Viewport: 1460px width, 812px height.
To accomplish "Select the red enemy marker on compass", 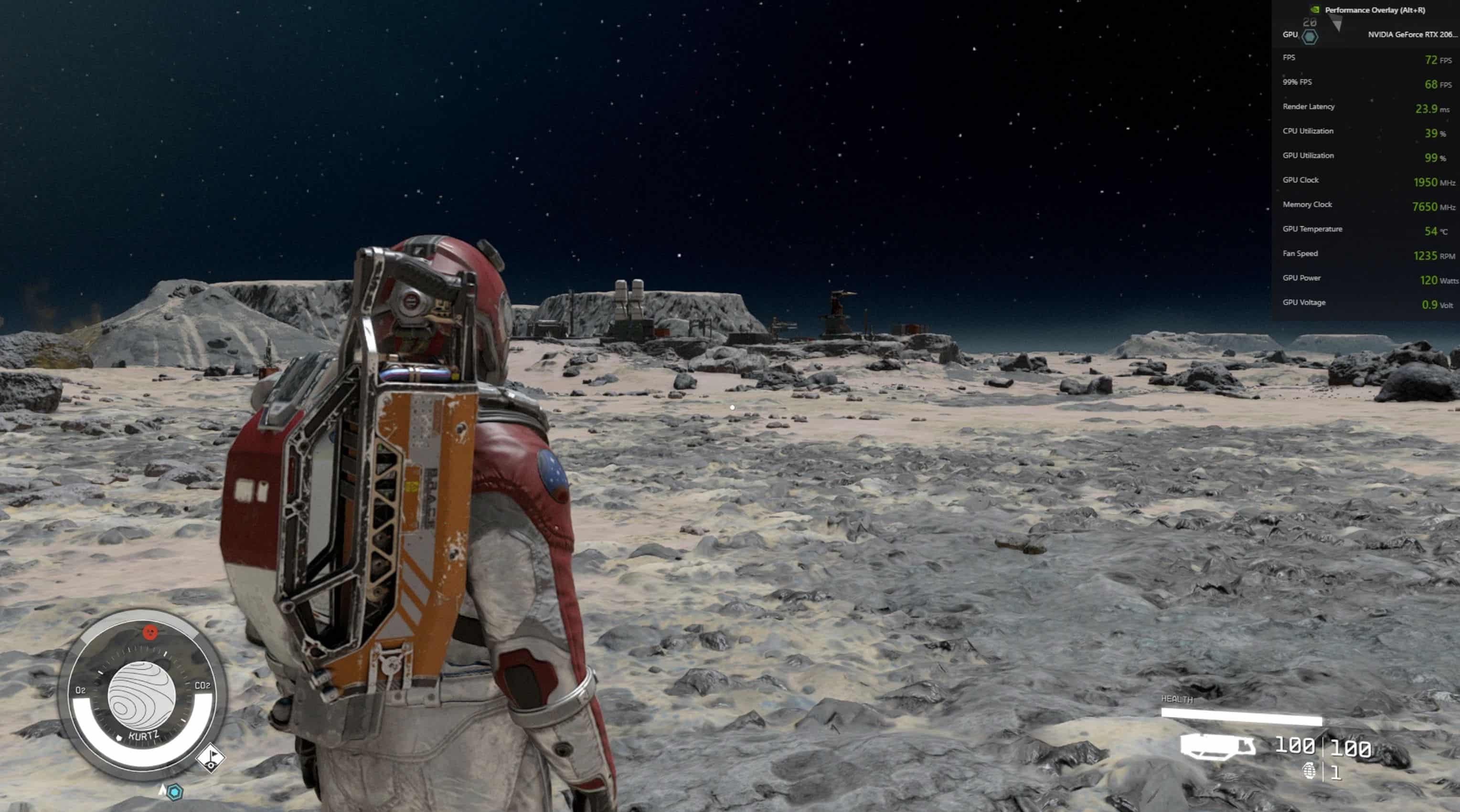I will [149, 632].
